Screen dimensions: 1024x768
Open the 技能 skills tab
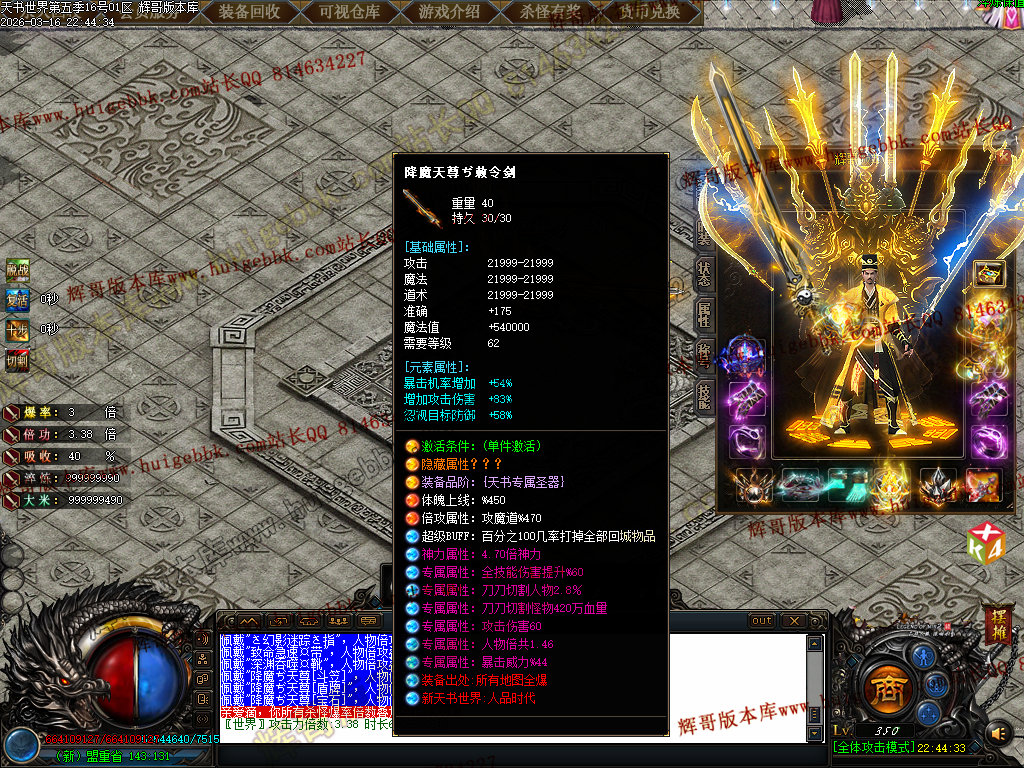pyautogui.click(x=704, y=394)
